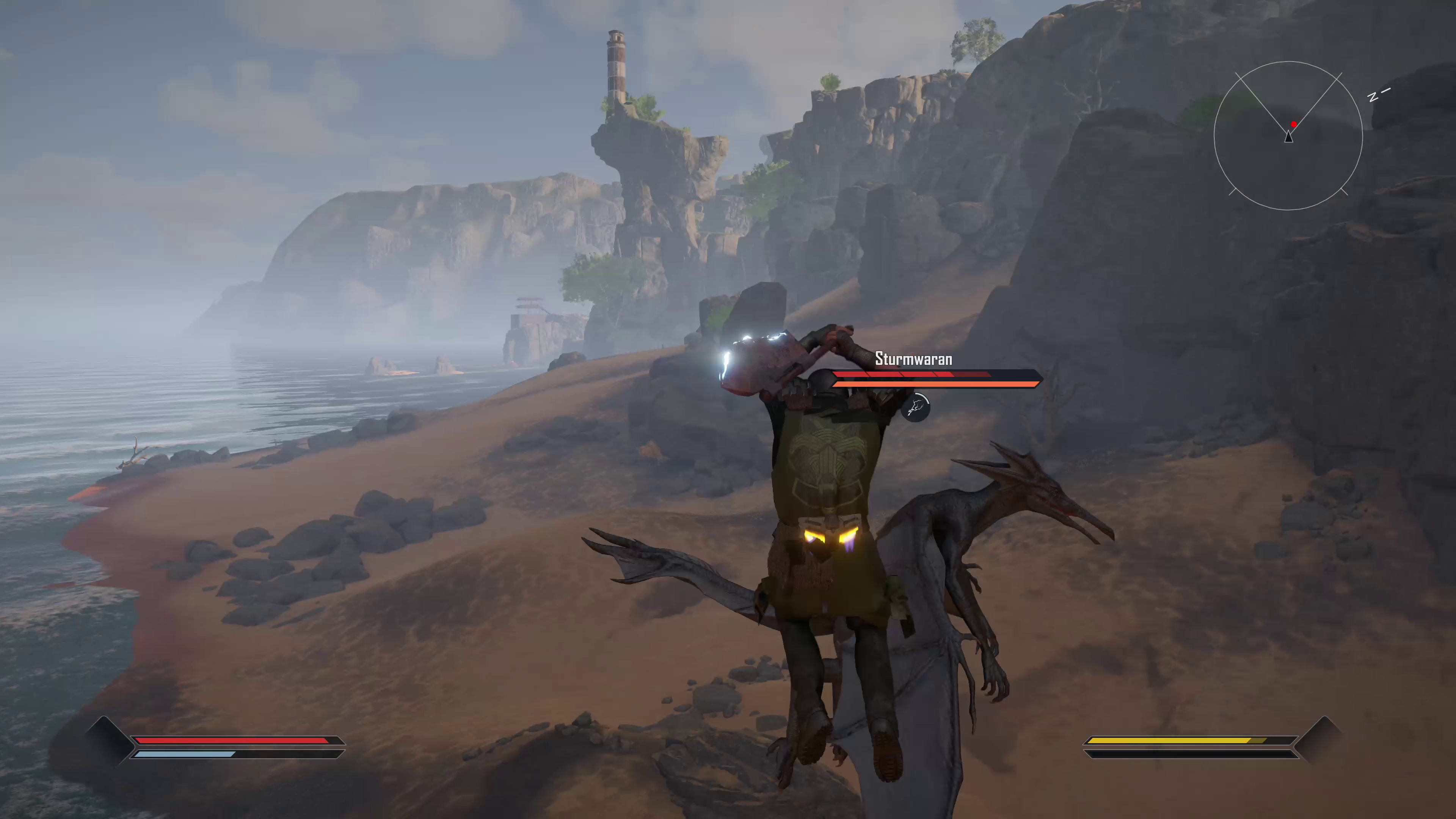Click the player arrow in the minimap center
The width and height of the screenshot is (1456, 819).
point(1288,137)
